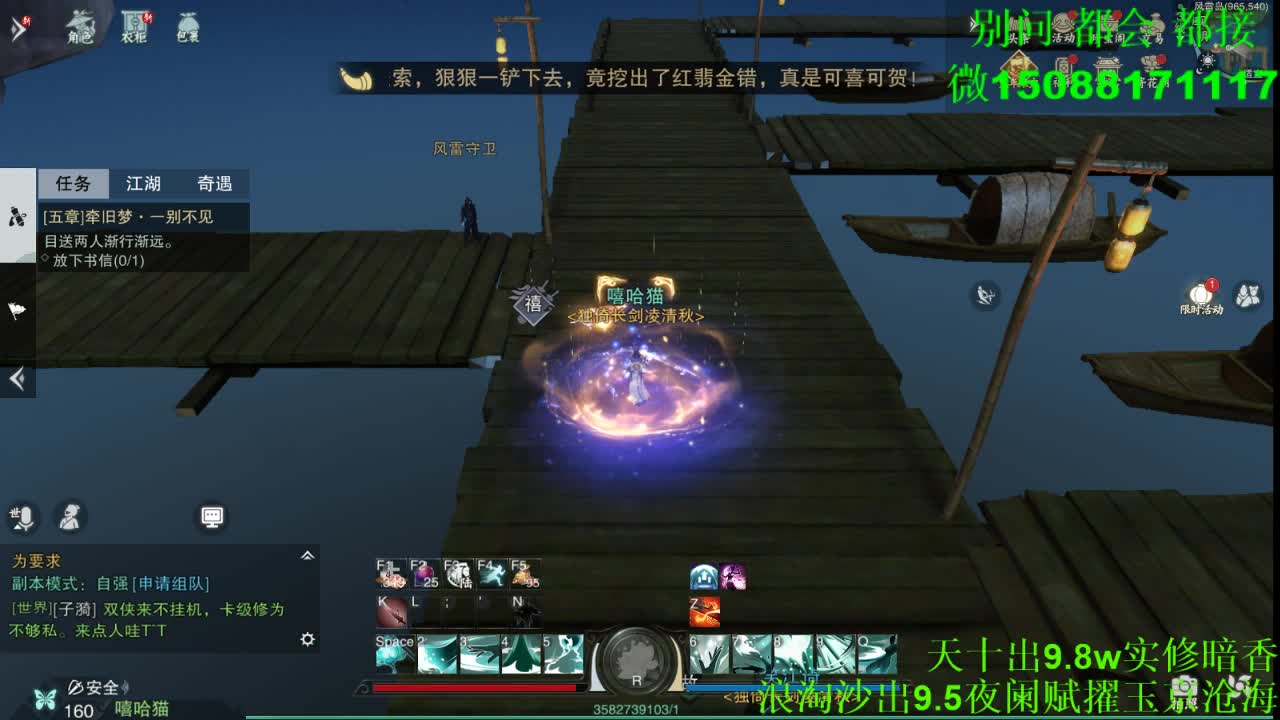
Task: Open chat settings via the gear icon
Action: point(307,639)
